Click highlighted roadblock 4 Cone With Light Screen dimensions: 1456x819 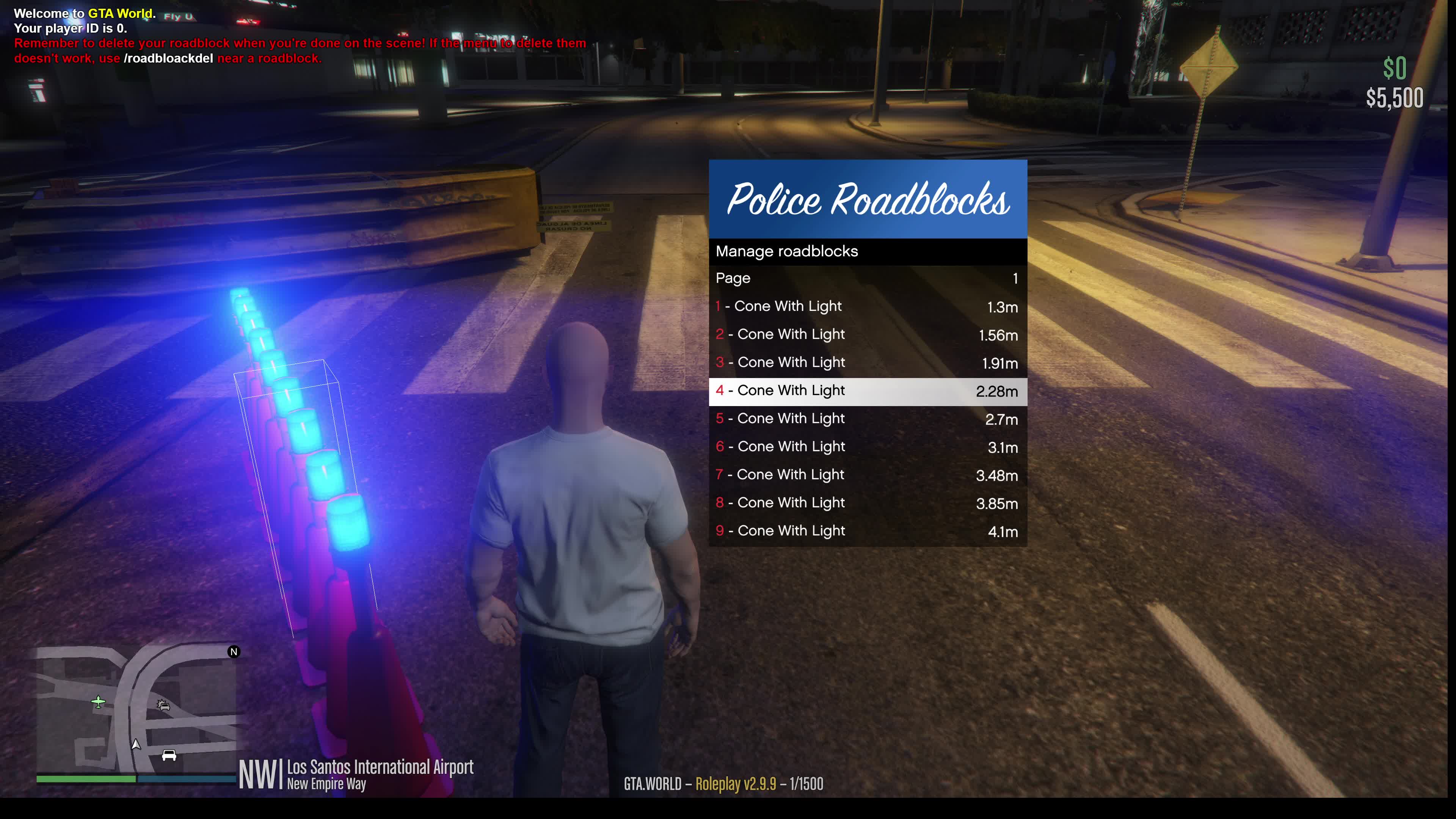pyautogui.click(x=867, y=391)
